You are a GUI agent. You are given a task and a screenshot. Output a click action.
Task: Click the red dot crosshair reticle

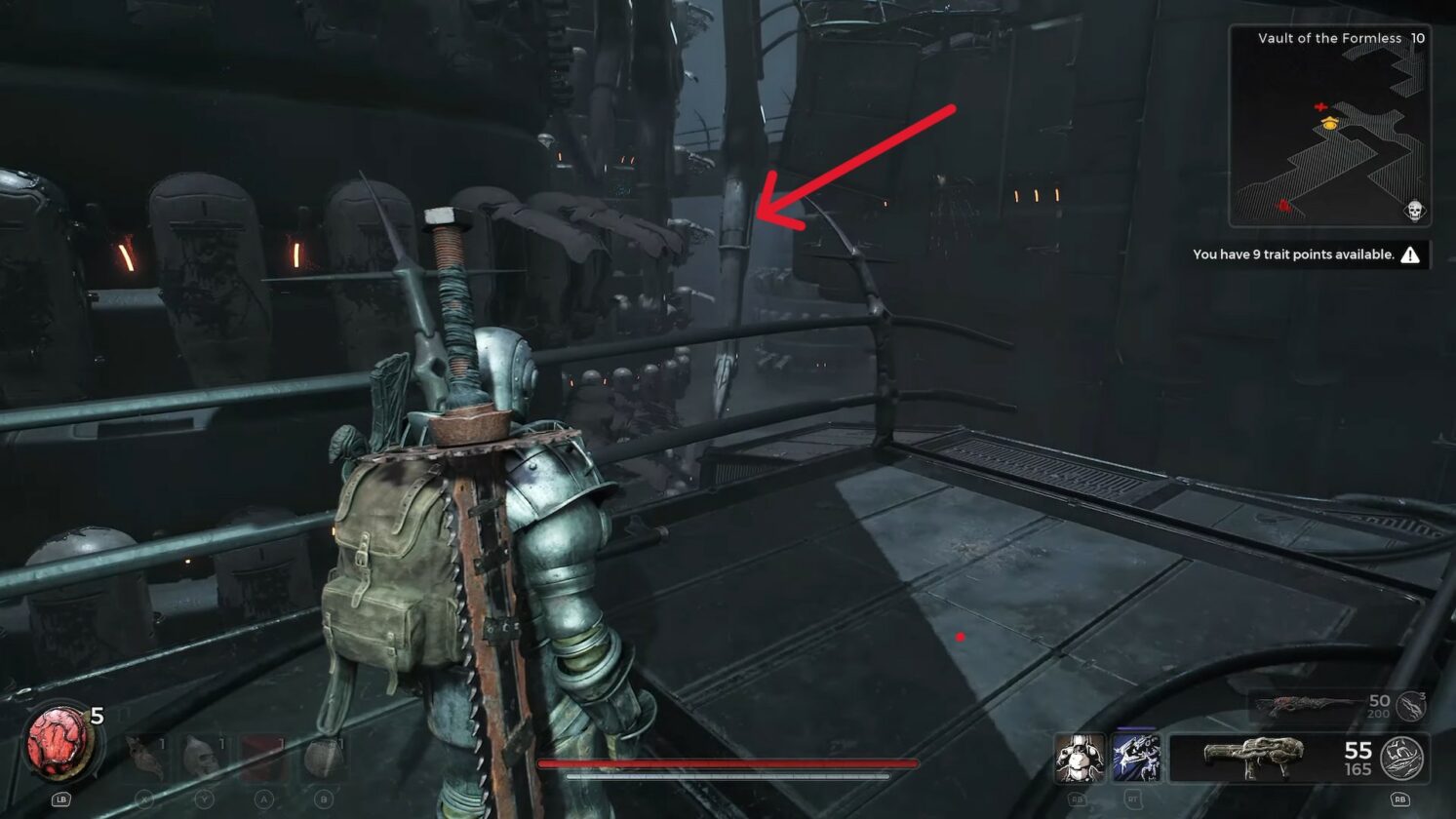[x=961, y=635]
